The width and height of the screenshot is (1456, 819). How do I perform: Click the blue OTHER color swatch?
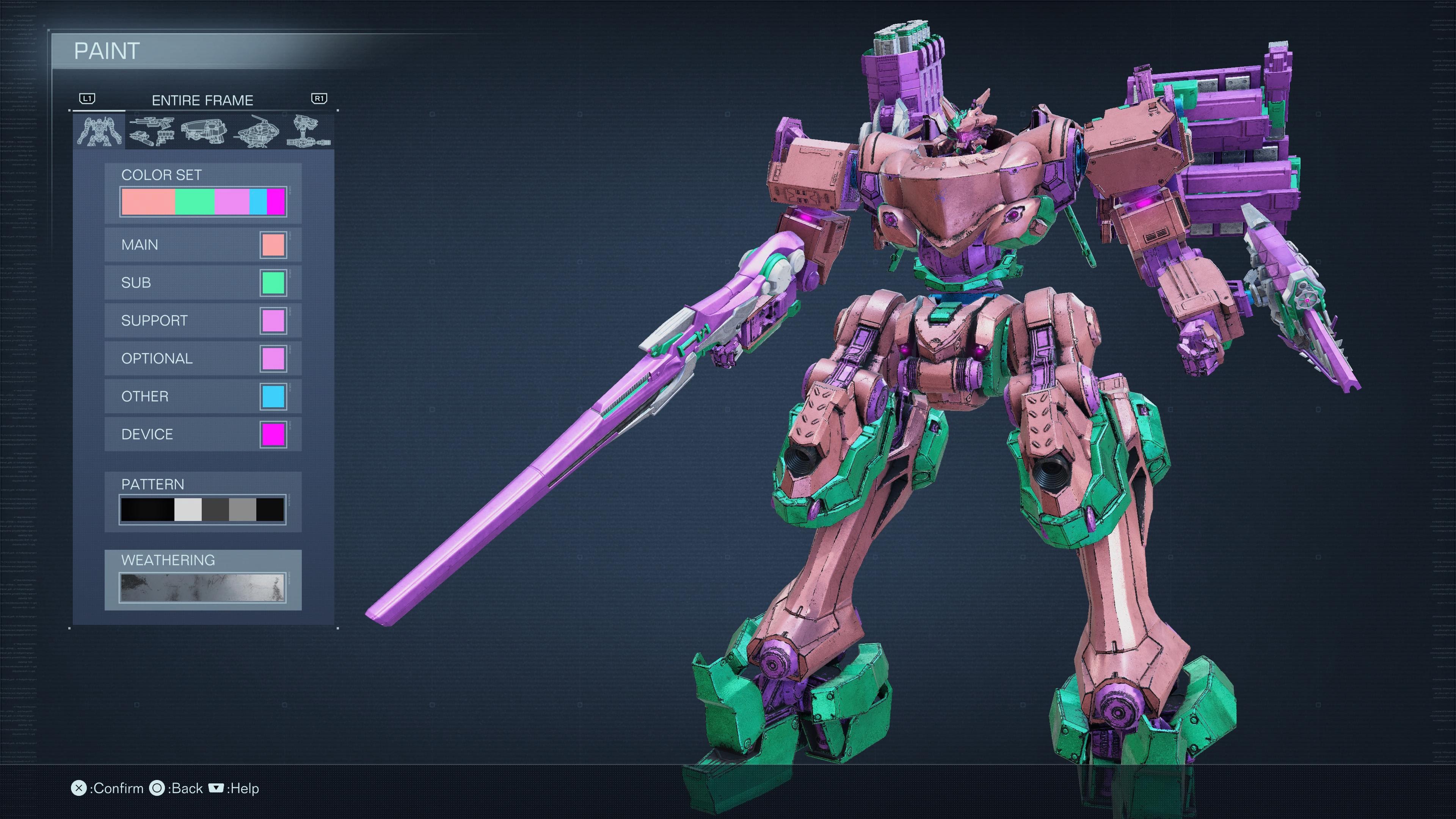coord(273,397)
